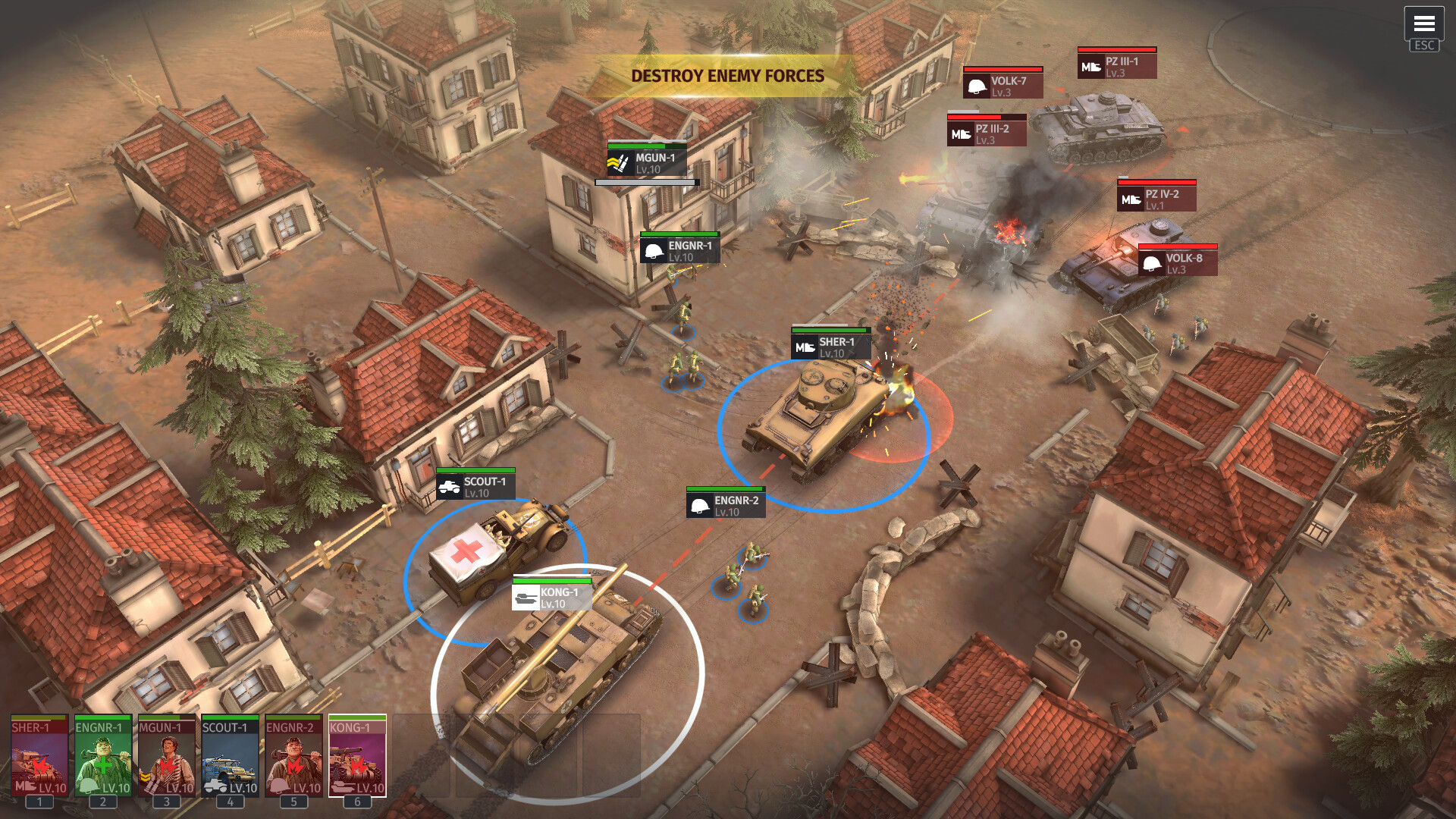The height and width of the screenshot is (819, 1456).
Task: Click the ESC label under the menu icon
Action: point(1423,45)
